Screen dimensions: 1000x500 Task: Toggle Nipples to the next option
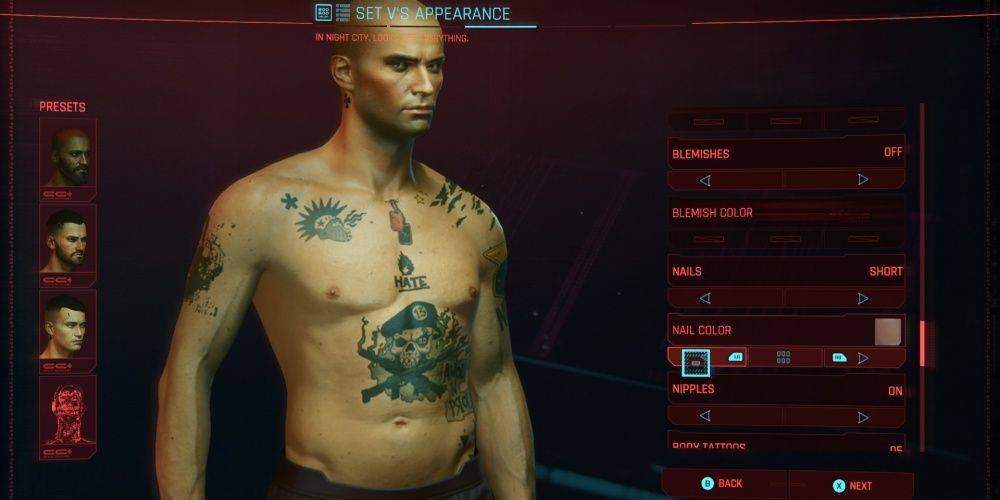pyautogui.click(x=863, y=415)
